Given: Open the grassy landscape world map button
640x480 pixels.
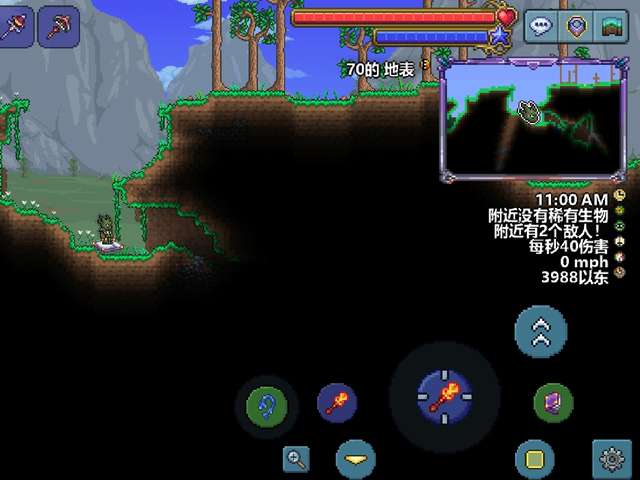Looking at the screenshot, I should coord(609,27).
